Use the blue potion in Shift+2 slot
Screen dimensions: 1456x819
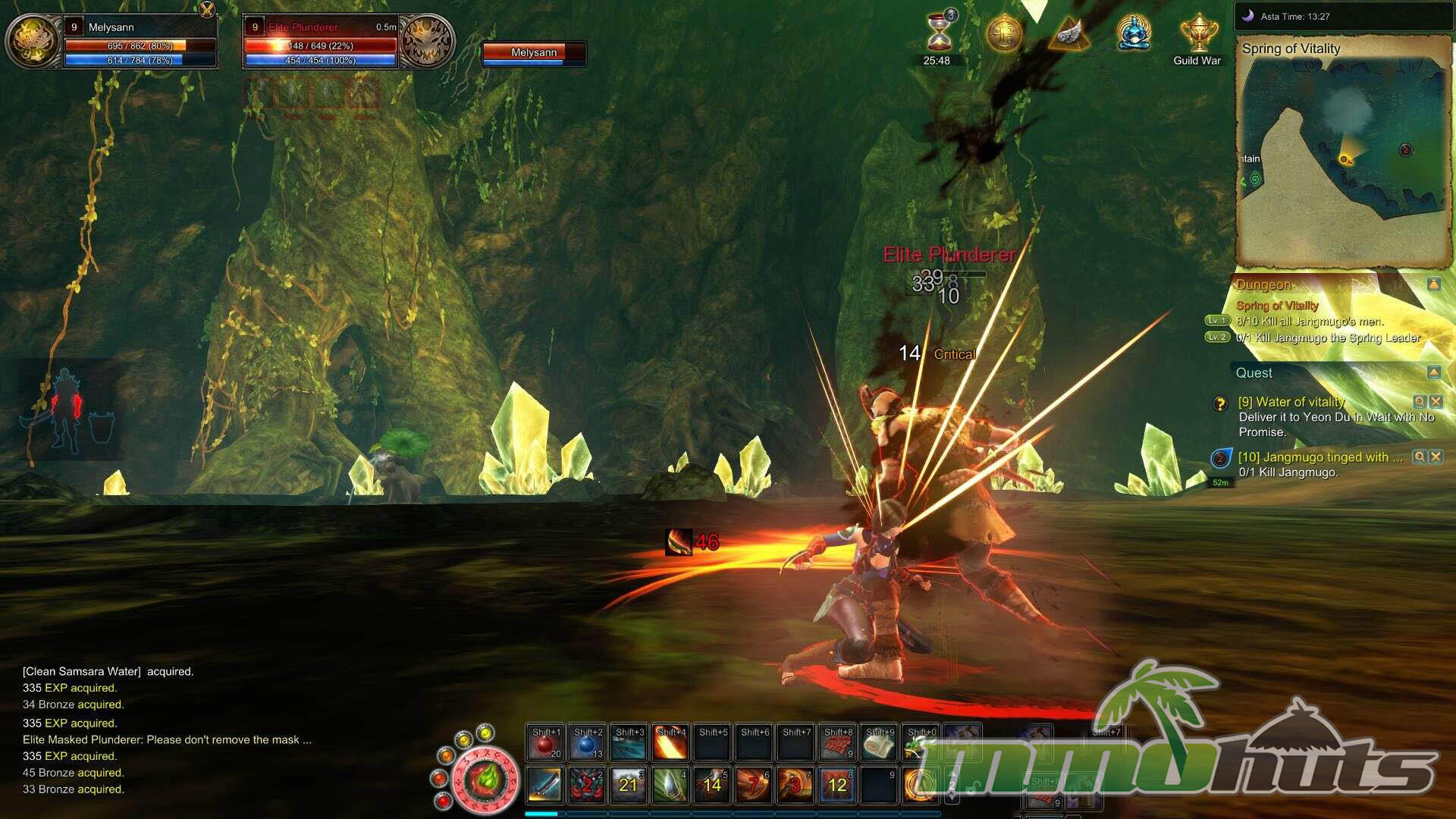coord(587,742)
